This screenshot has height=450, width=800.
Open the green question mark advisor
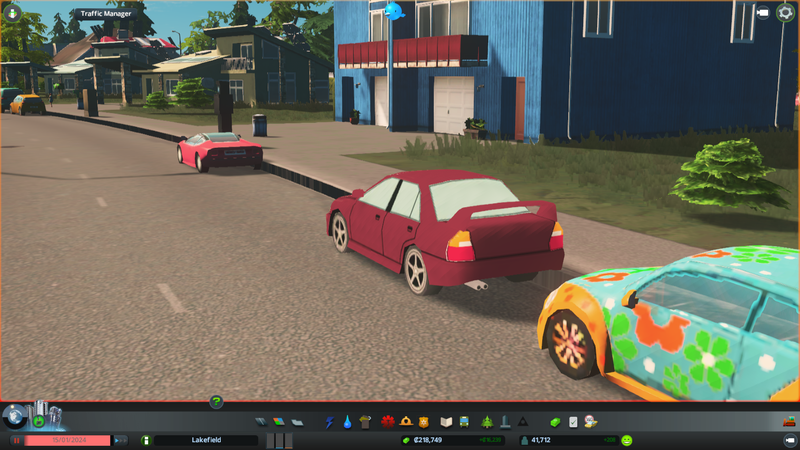coord(216,402)
